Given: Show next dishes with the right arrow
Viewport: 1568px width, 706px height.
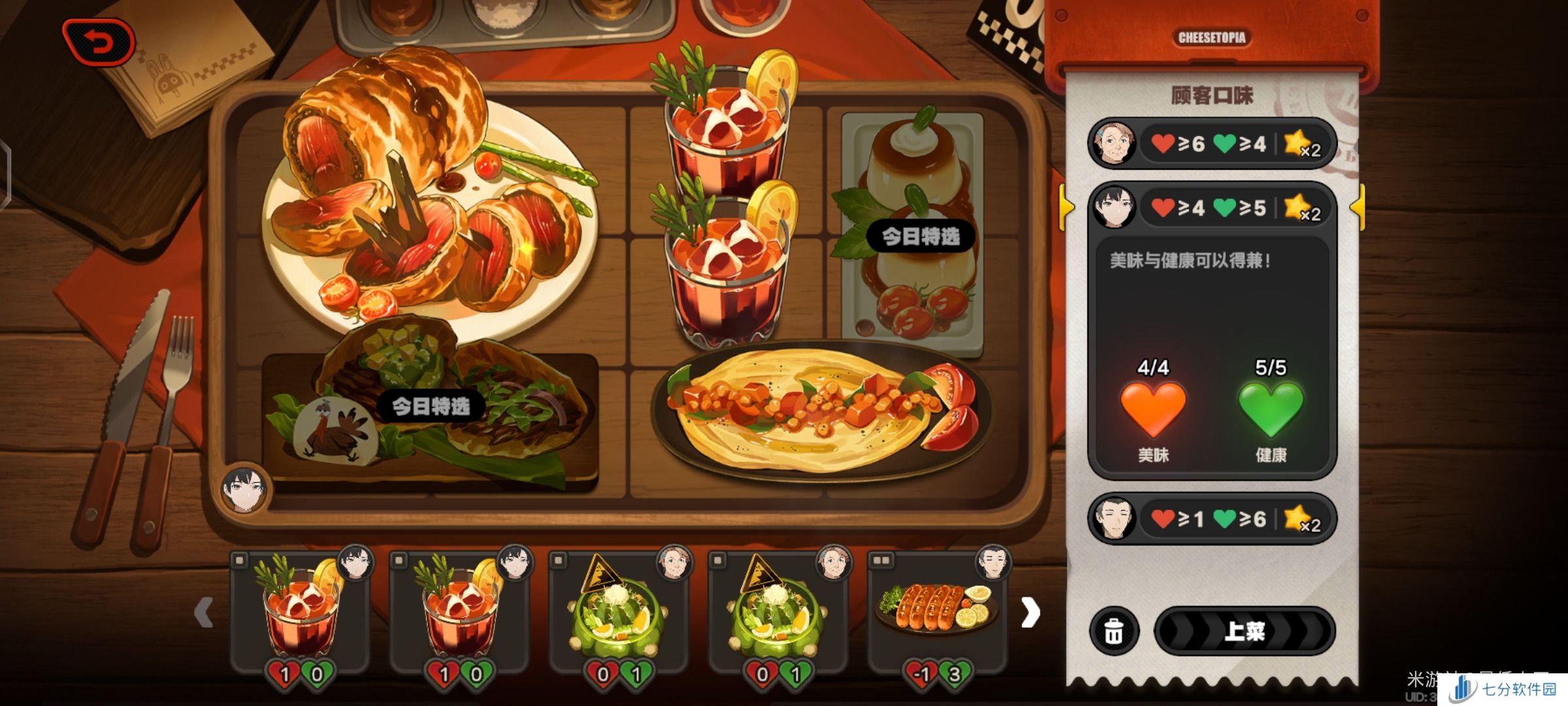Looking at the screenshot, I should (1030, 613).
